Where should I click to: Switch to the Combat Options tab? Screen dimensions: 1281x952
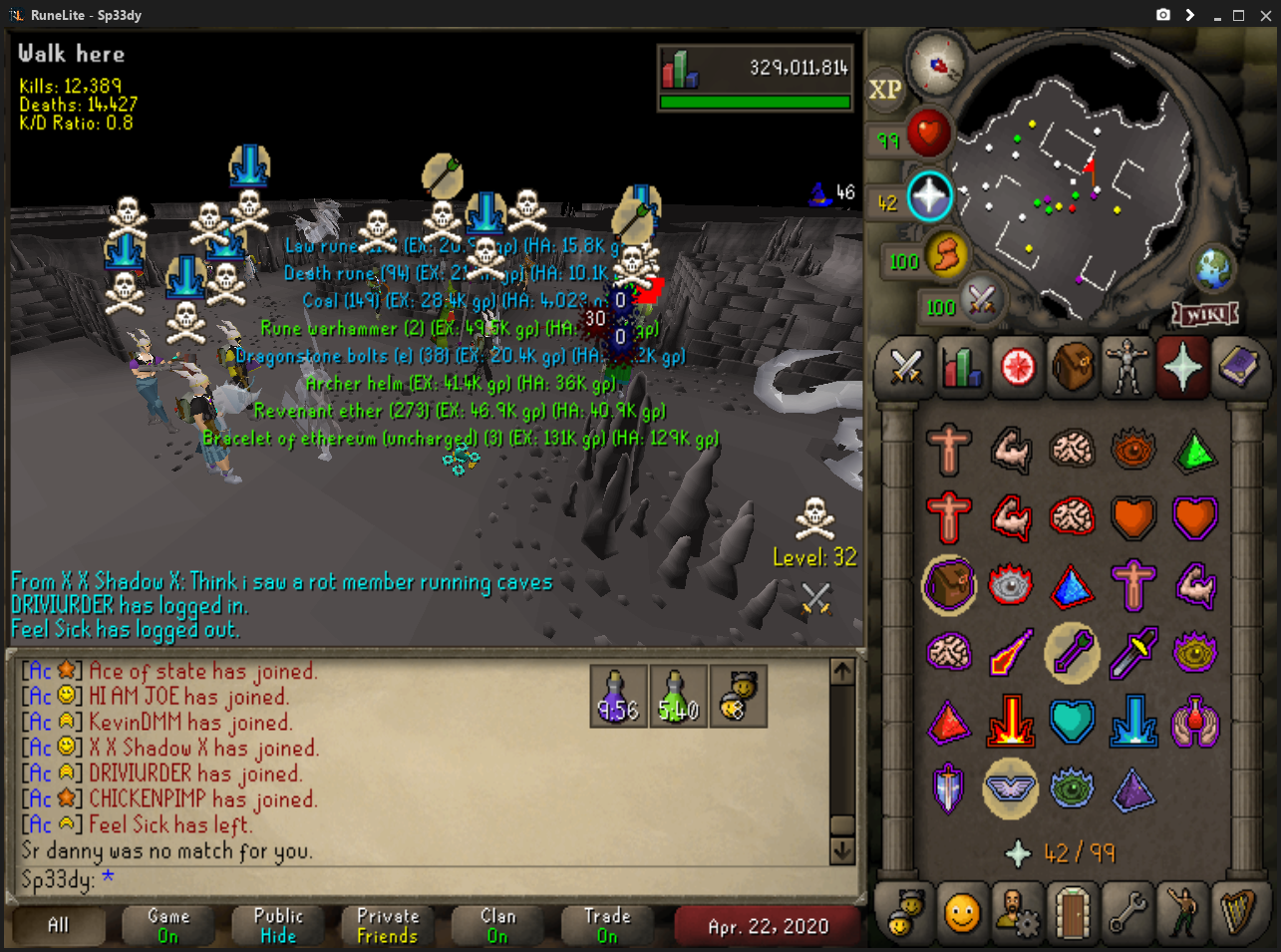pyautogui.click(x=905, y=368)
